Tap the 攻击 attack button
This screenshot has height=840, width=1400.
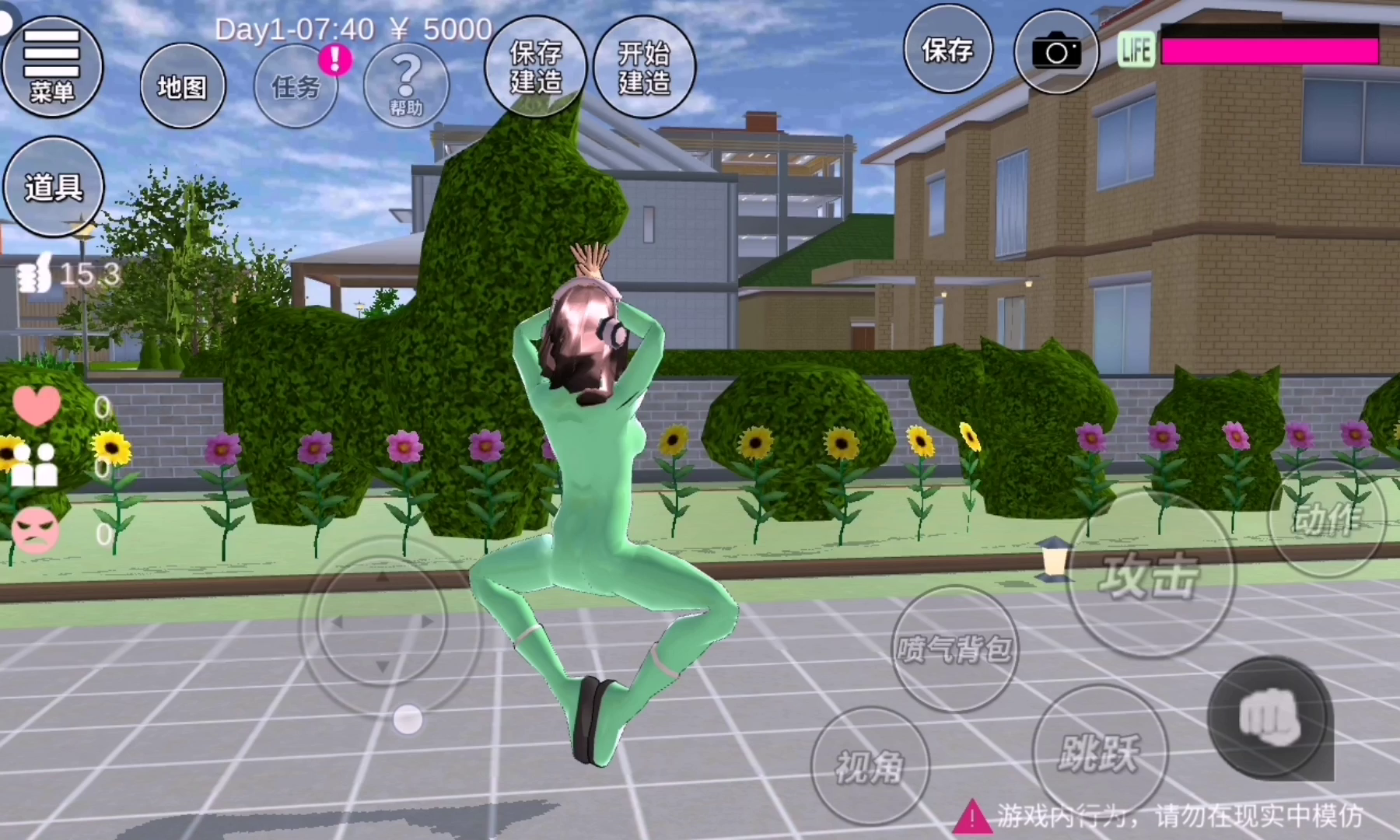click(1150, 576)
